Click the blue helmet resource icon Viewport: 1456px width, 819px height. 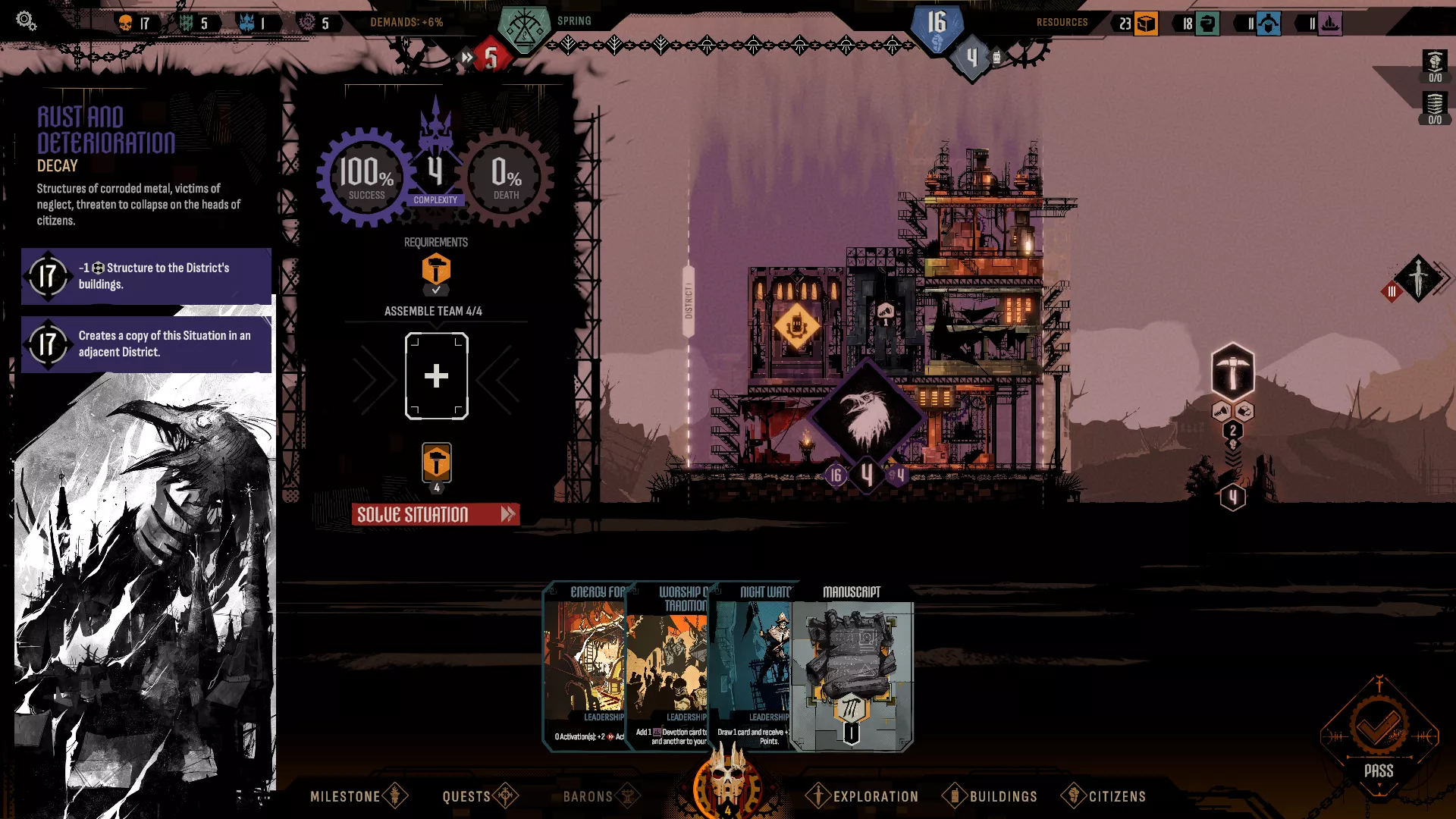[1269, 24]
